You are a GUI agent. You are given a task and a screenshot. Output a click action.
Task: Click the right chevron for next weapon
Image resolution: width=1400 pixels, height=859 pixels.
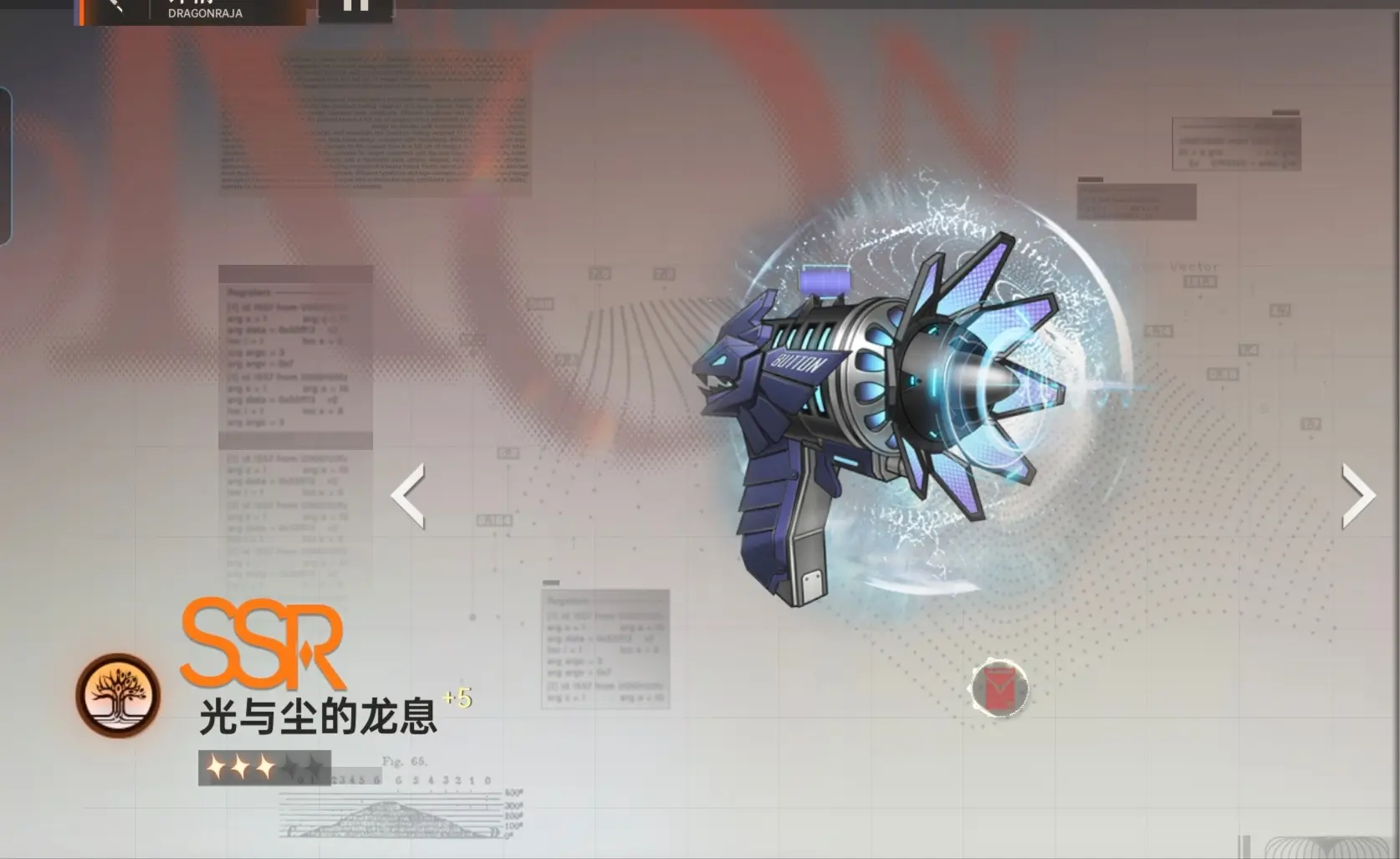(x=1361, y=495)
